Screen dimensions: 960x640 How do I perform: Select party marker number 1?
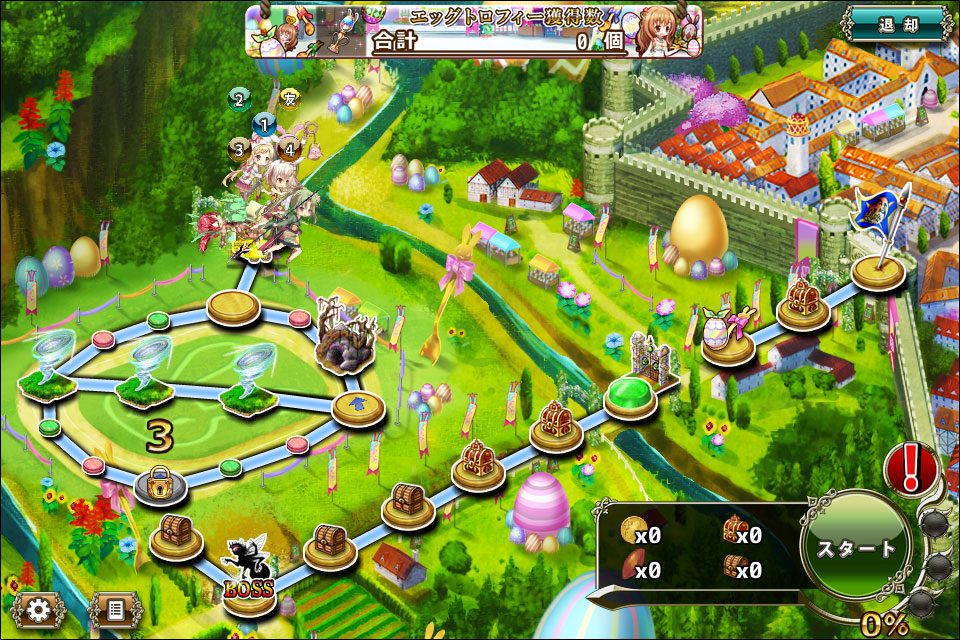point(264,126)
